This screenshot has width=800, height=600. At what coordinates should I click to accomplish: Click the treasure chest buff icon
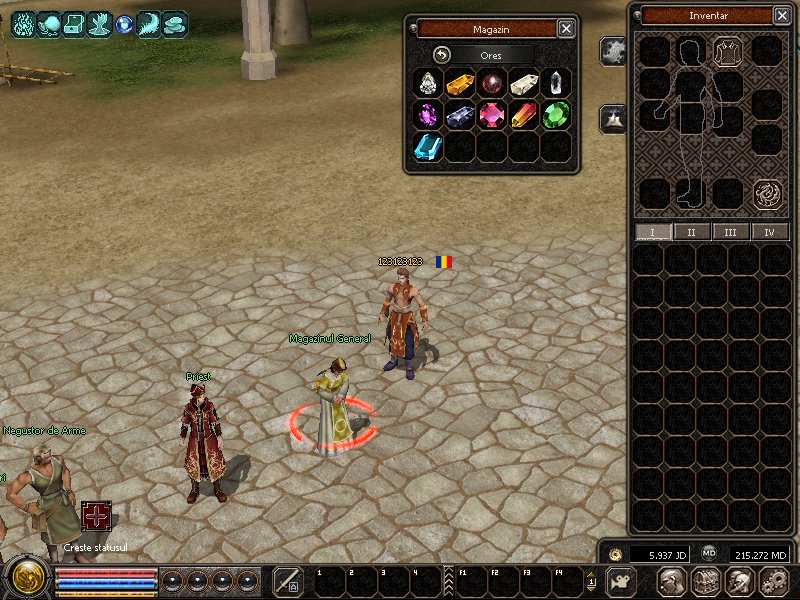(76, 24)
